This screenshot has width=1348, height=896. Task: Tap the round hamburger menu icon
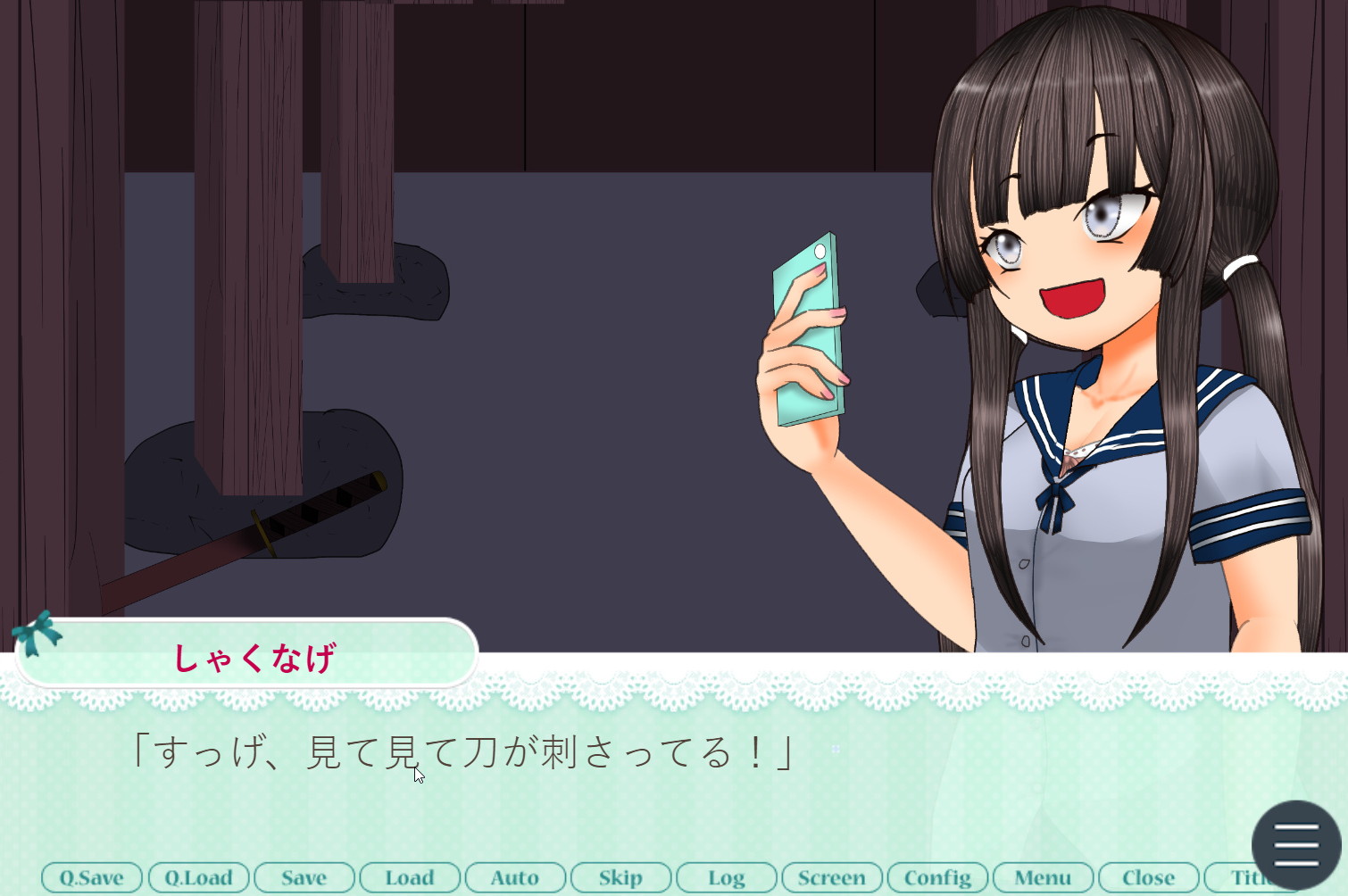[1296, 844]
